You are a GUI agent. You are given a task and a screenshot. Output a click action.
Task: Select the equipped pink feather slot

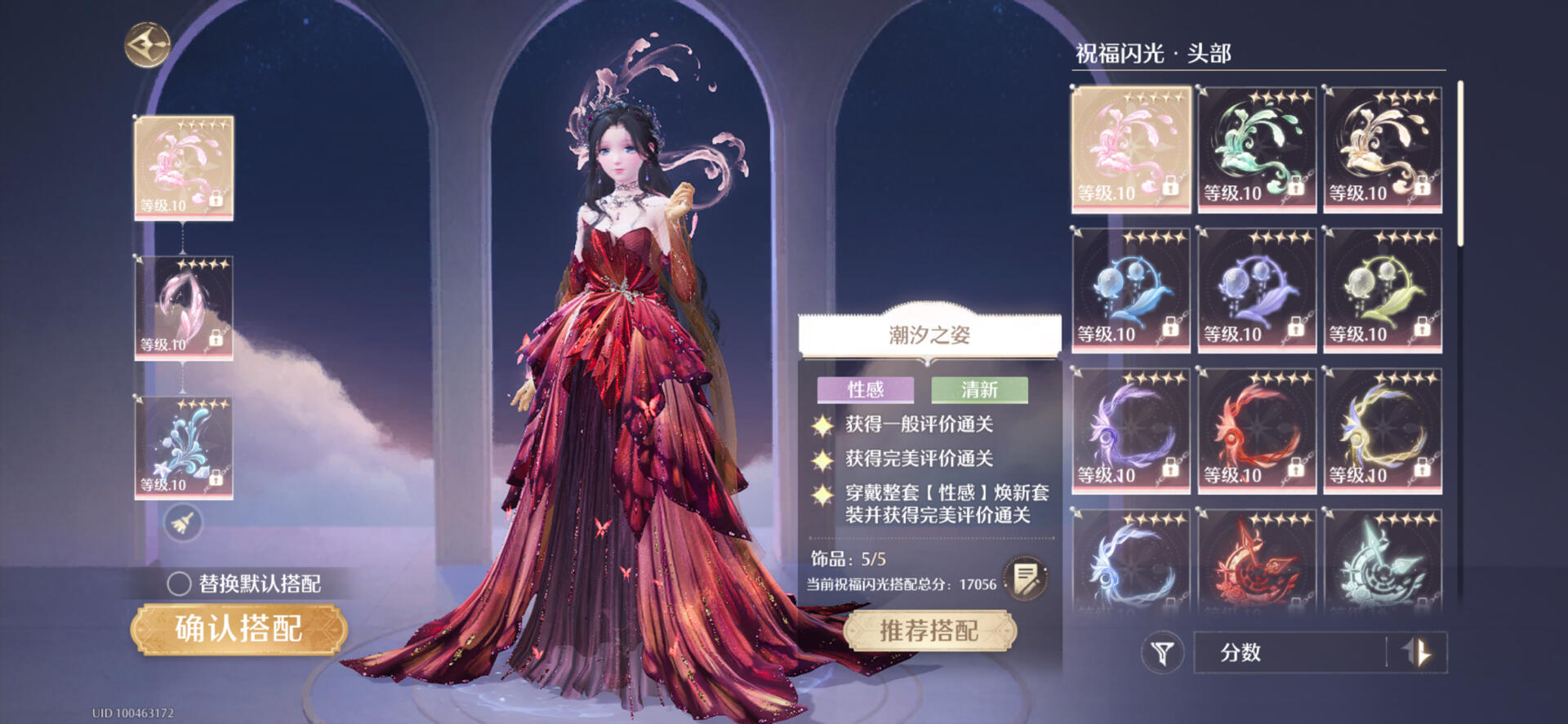tap(184, 308)
